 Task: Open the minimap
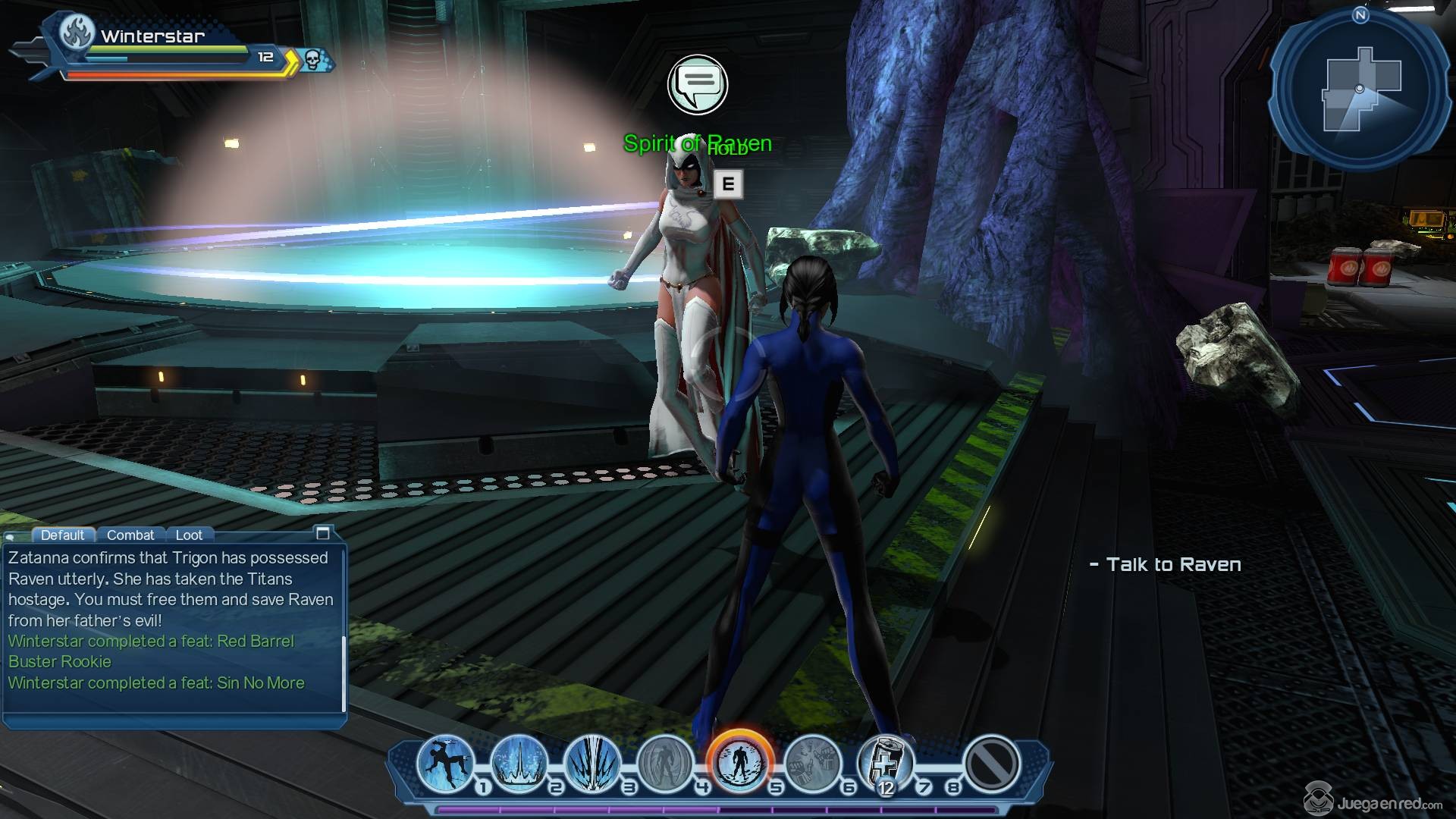(x=1360, y=90)
